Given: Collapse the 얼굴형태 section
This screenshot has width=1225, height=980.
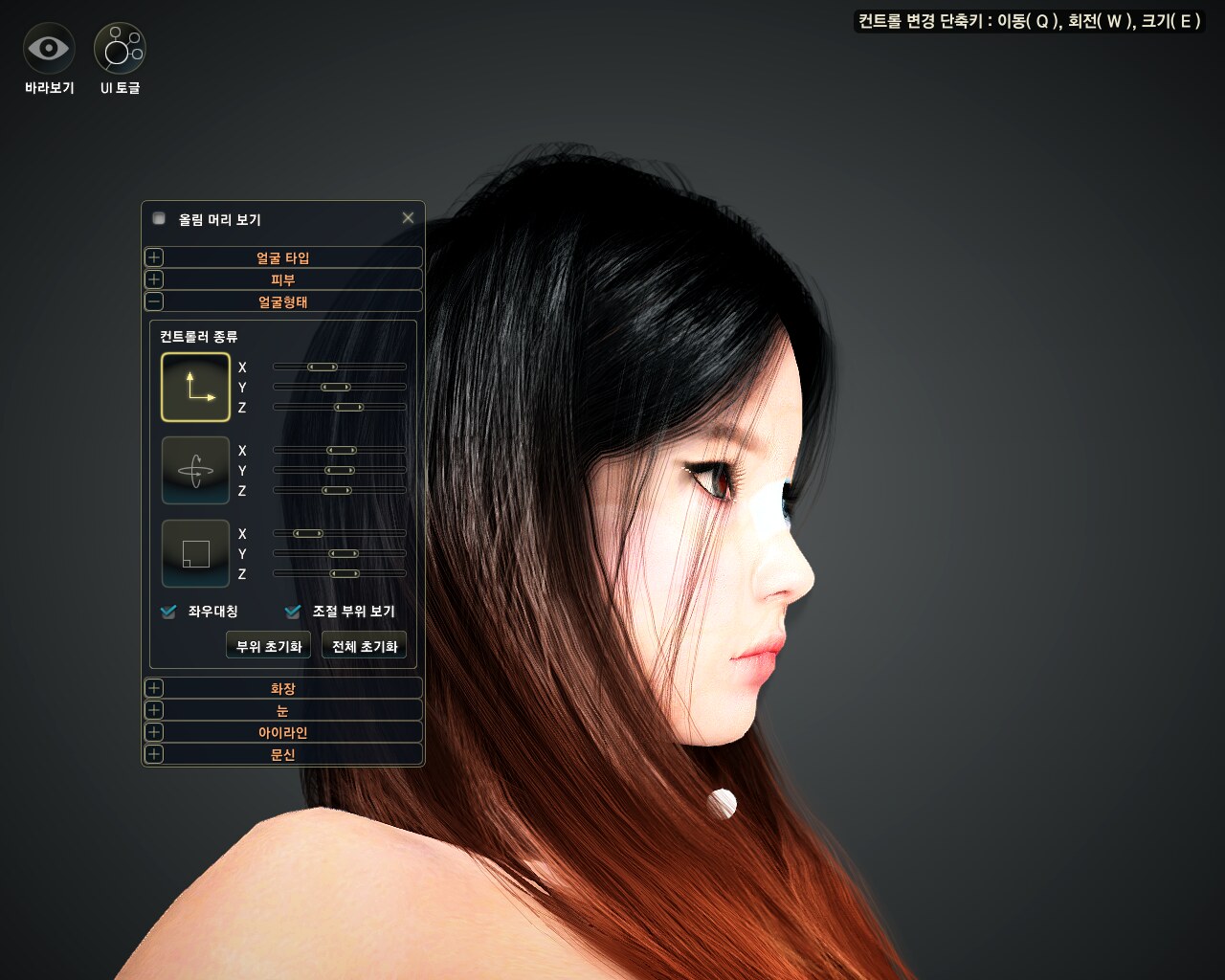Looking at the screenshot, I should (x=154, y=301).
